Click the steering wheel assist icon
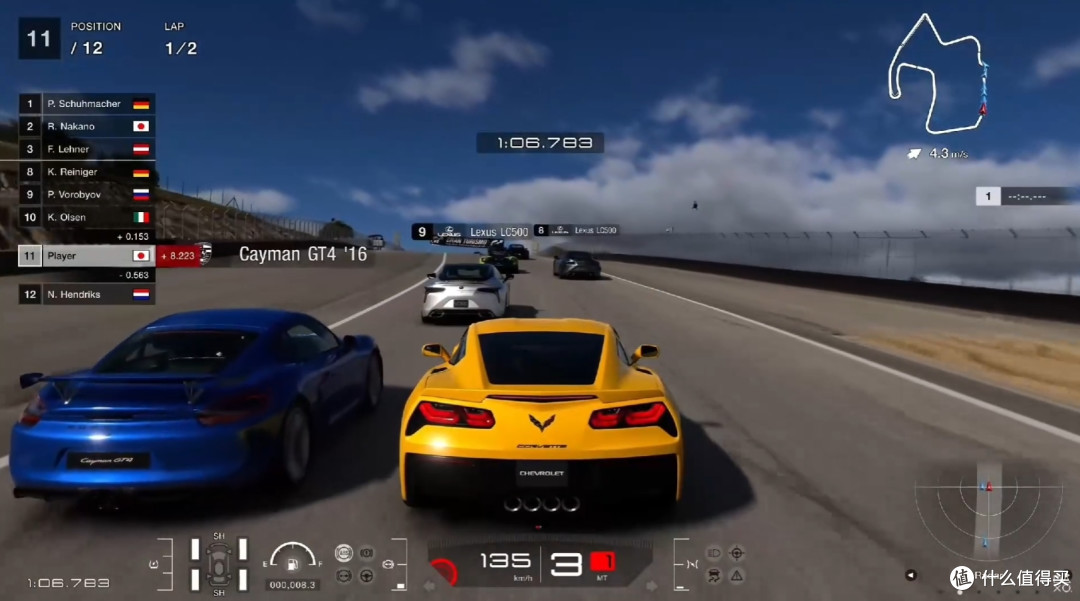The width and height of the screenshot is (1080, 601). [x=367, y=575]
